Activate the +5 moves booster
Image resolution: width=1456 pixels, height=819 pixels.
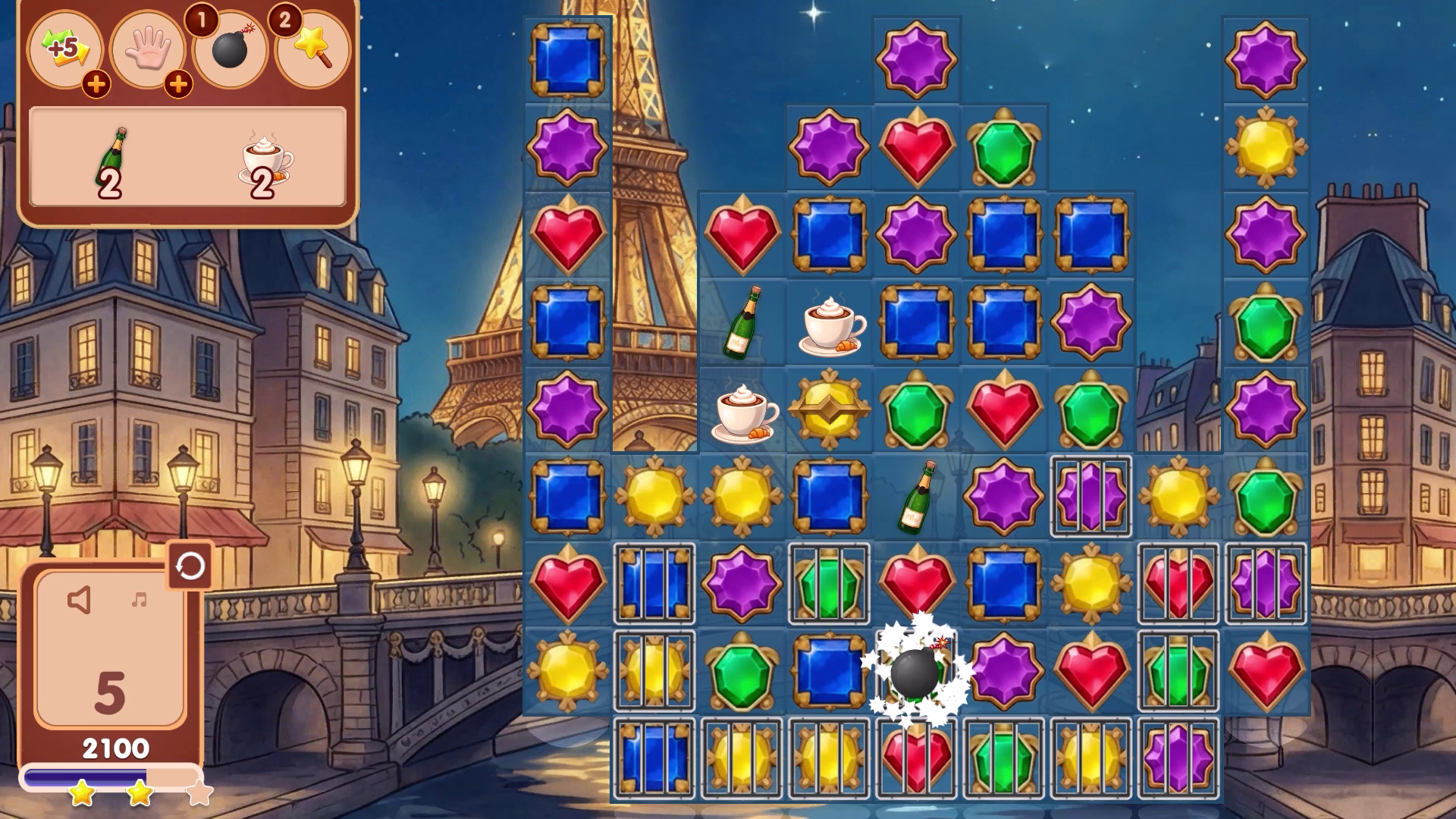[67, 49]
